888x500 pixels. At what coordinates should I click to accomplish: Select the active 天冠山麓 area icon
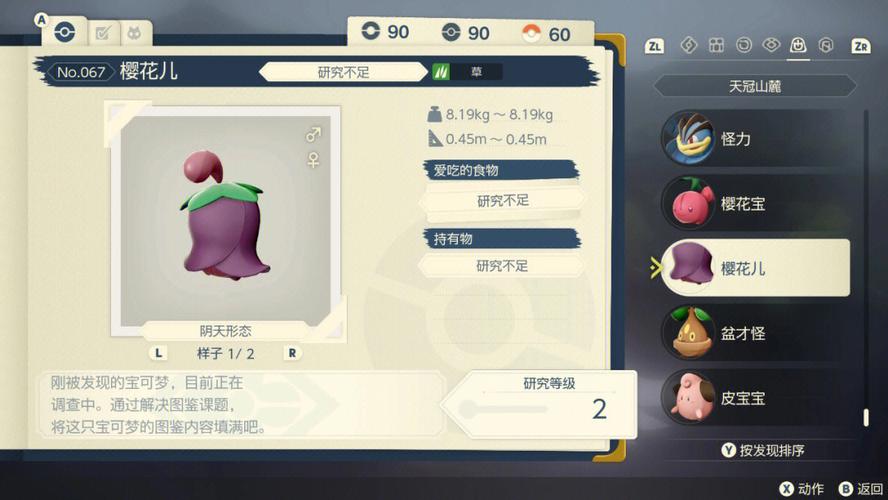(x=798, y=45)
